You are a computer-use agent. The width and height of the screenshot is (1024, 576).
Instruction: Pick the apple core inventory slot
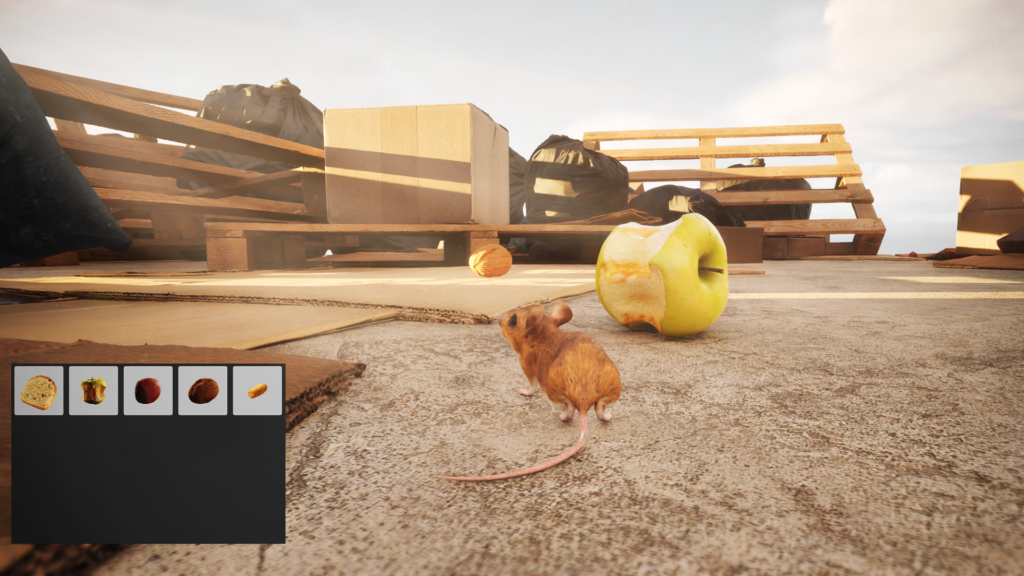click(93, 390)
